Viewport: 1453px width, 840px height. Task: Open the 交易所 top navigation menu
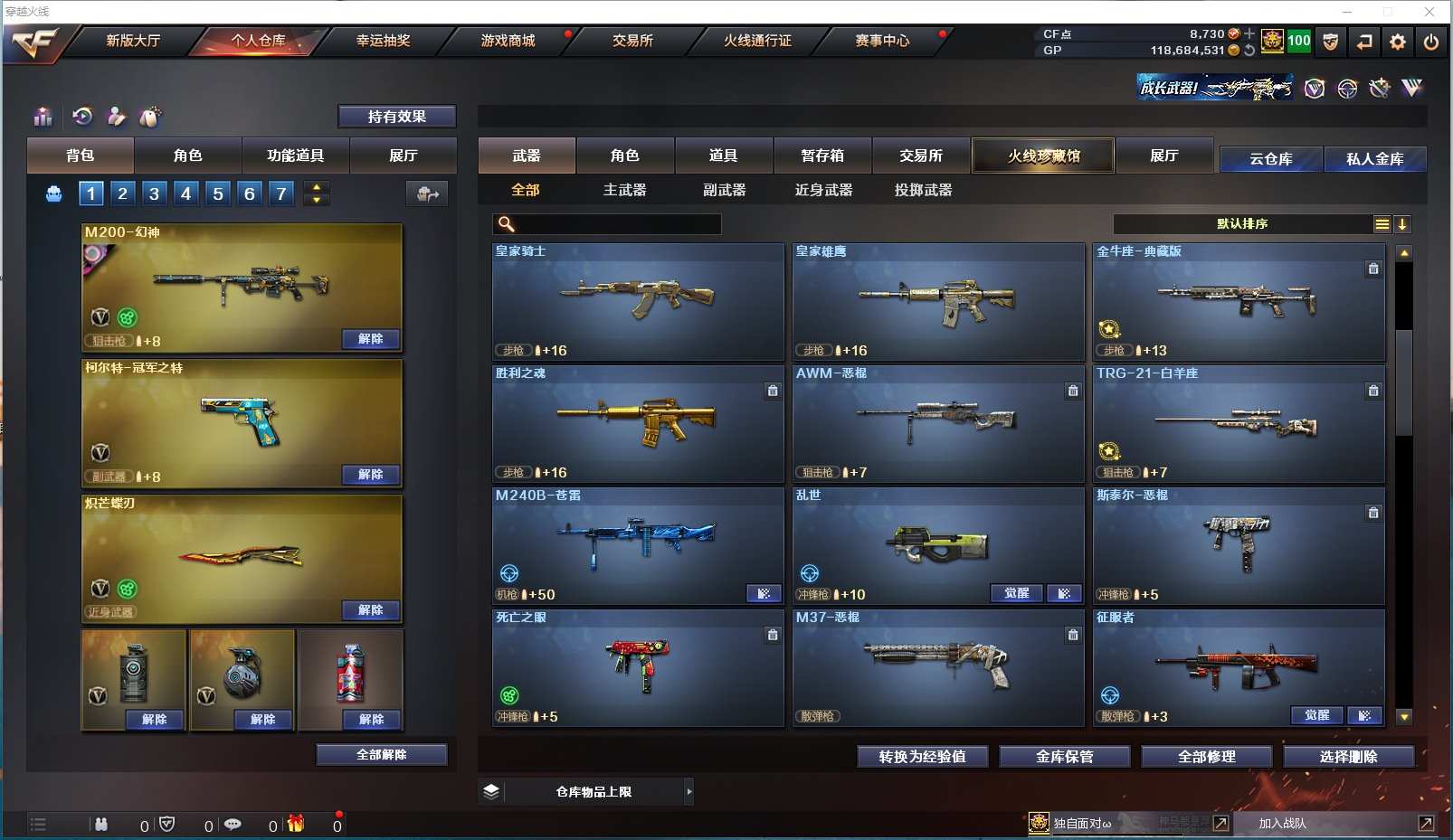(x=632, y=41)
